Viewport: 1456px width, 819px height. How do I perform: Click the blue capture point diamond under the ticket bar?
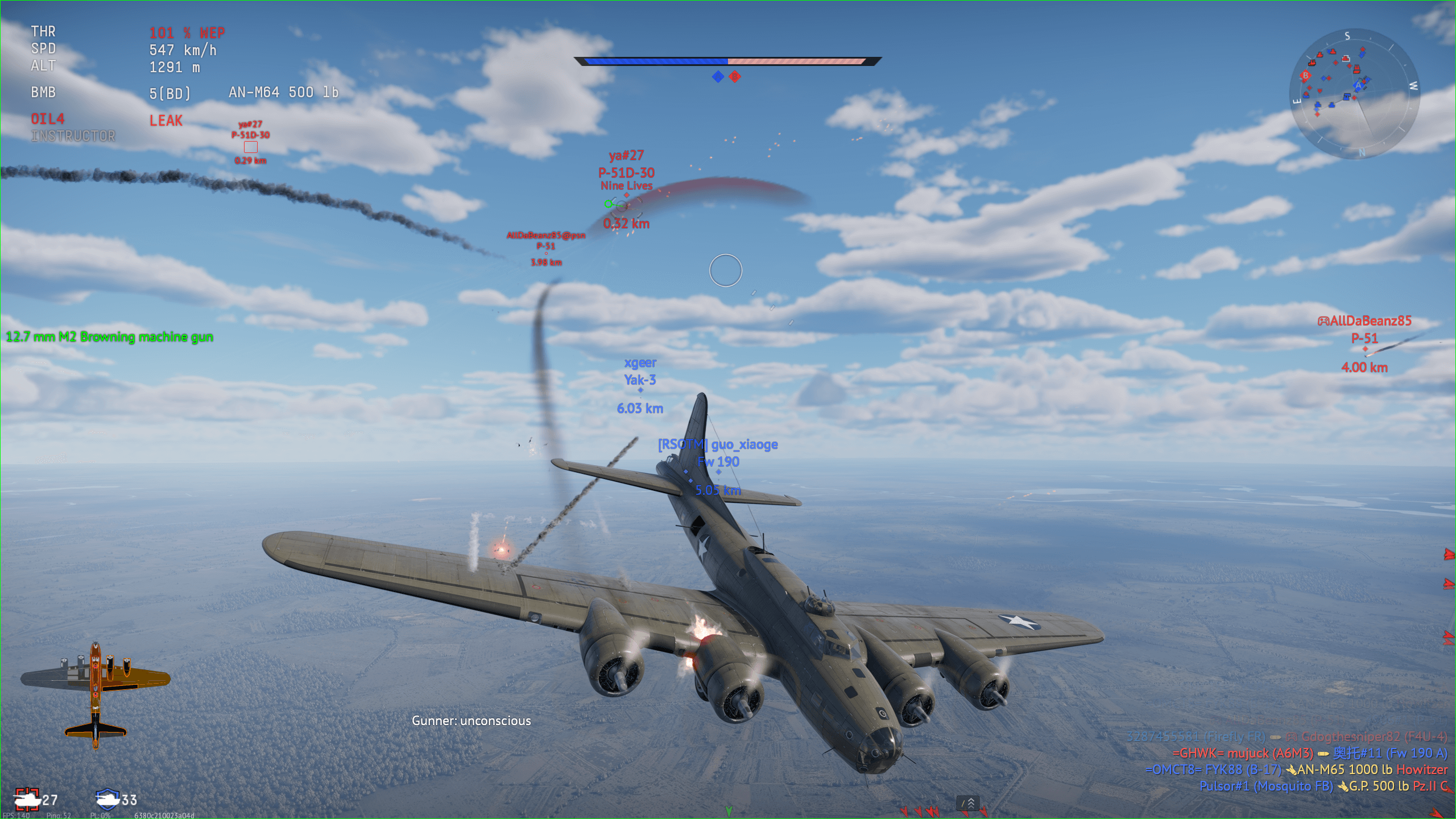coord(718,76)
